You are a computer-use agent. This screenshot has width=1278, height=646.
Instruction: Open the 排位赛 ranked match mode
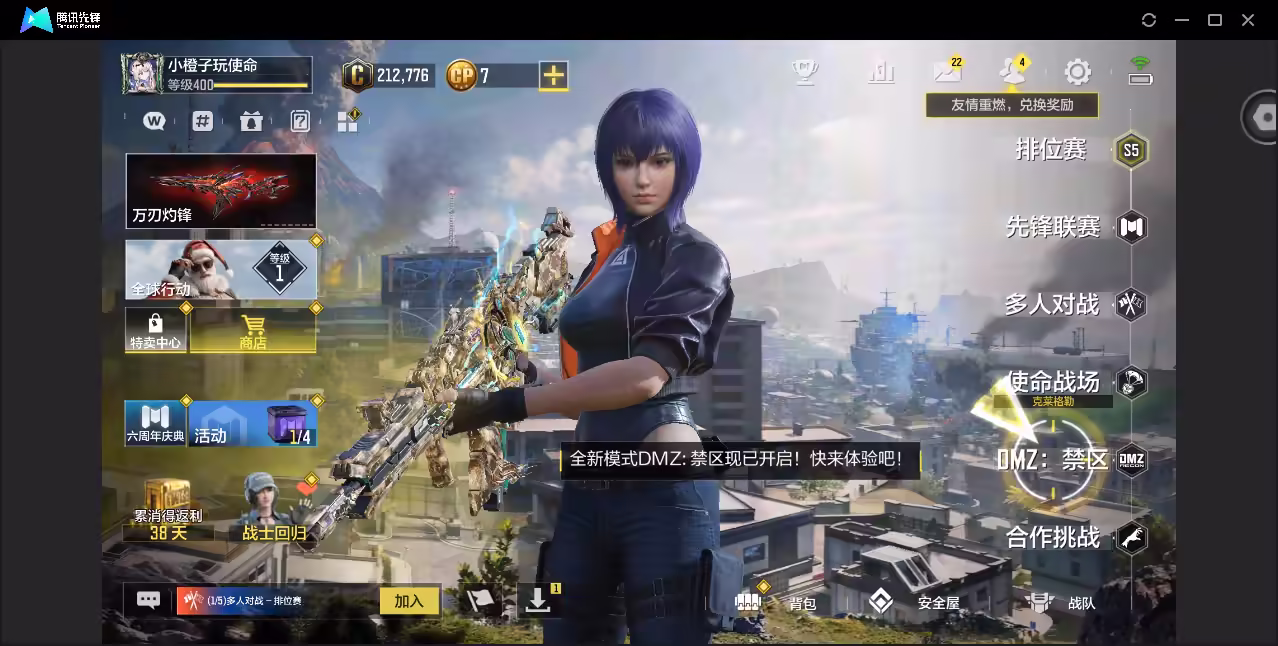click(1052, 150)
